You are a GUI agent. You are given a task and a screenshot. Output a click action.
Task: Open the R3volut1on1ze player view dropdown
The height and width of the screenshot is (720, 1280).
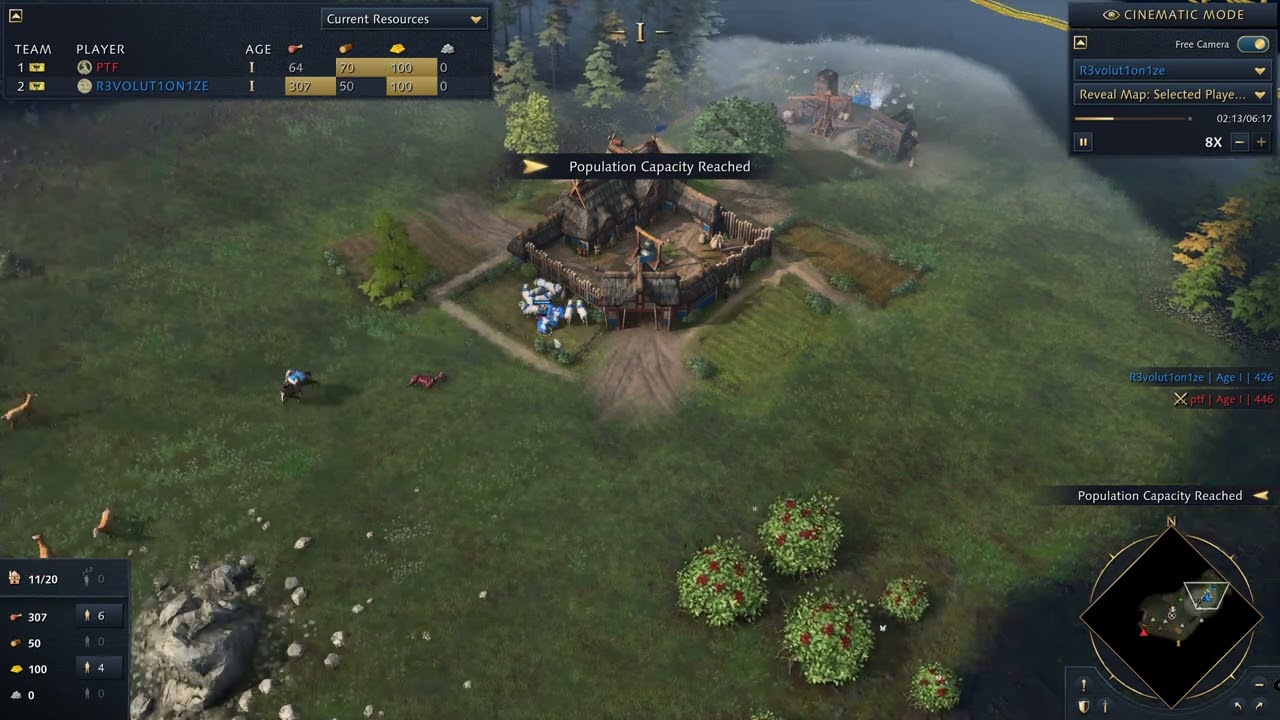coord(1172,71)
